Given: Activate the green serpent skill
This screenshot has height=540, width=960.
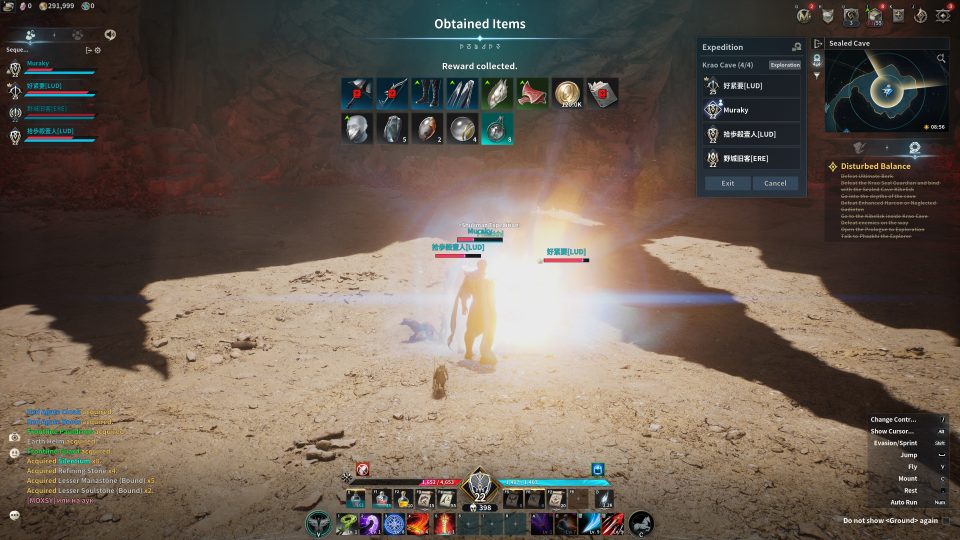Looking at the screenshot, I should point(347,523).
